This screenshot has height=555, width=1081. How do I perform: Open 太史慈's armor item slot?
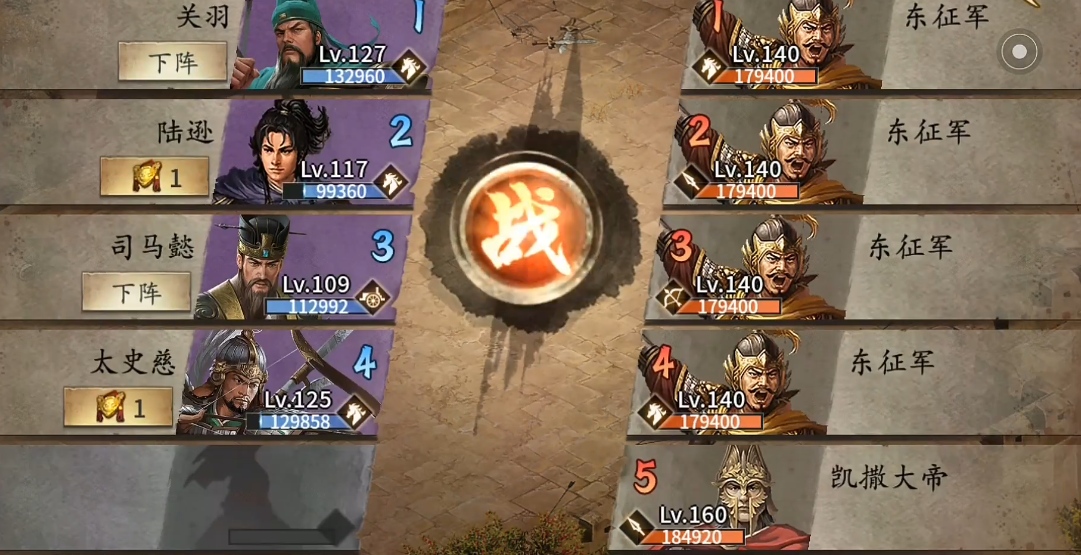click(x=118, y=407)
